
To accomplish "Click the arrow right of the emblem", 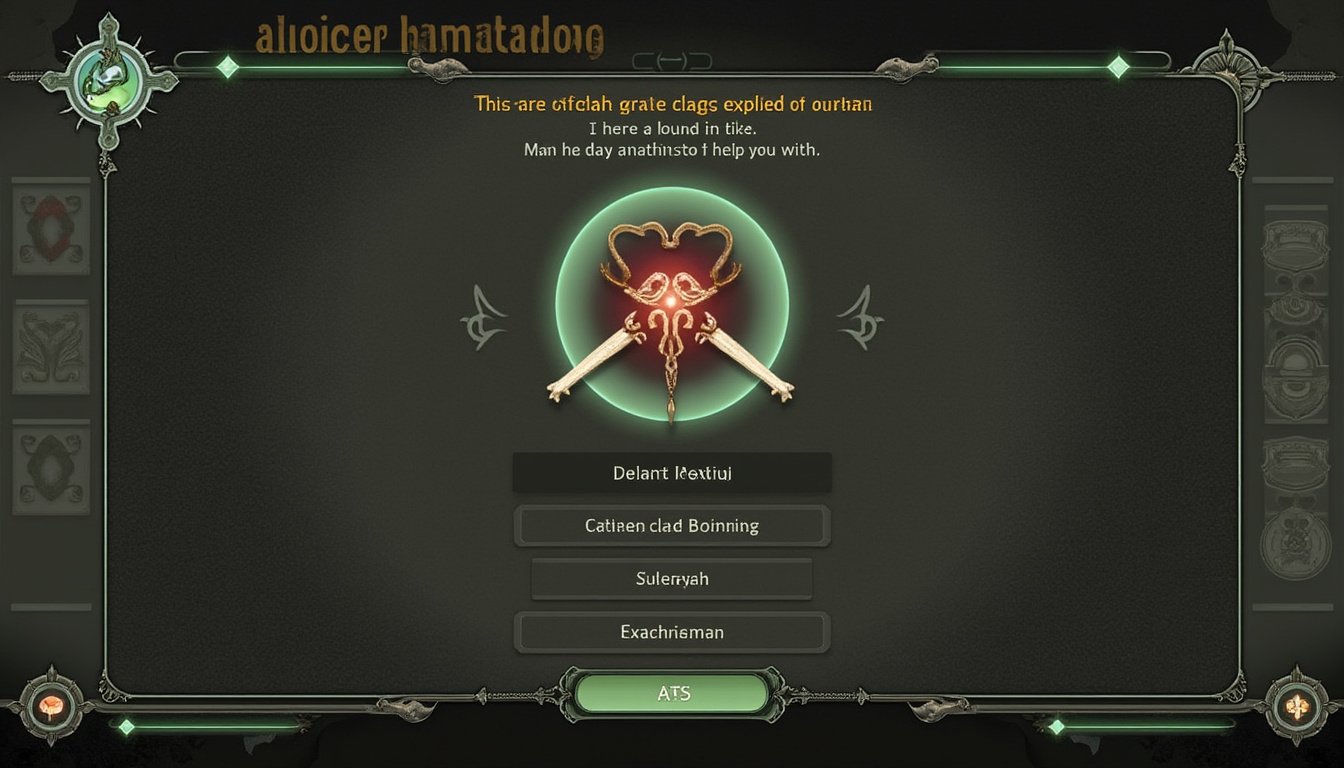I will click(x=860, y=318).
